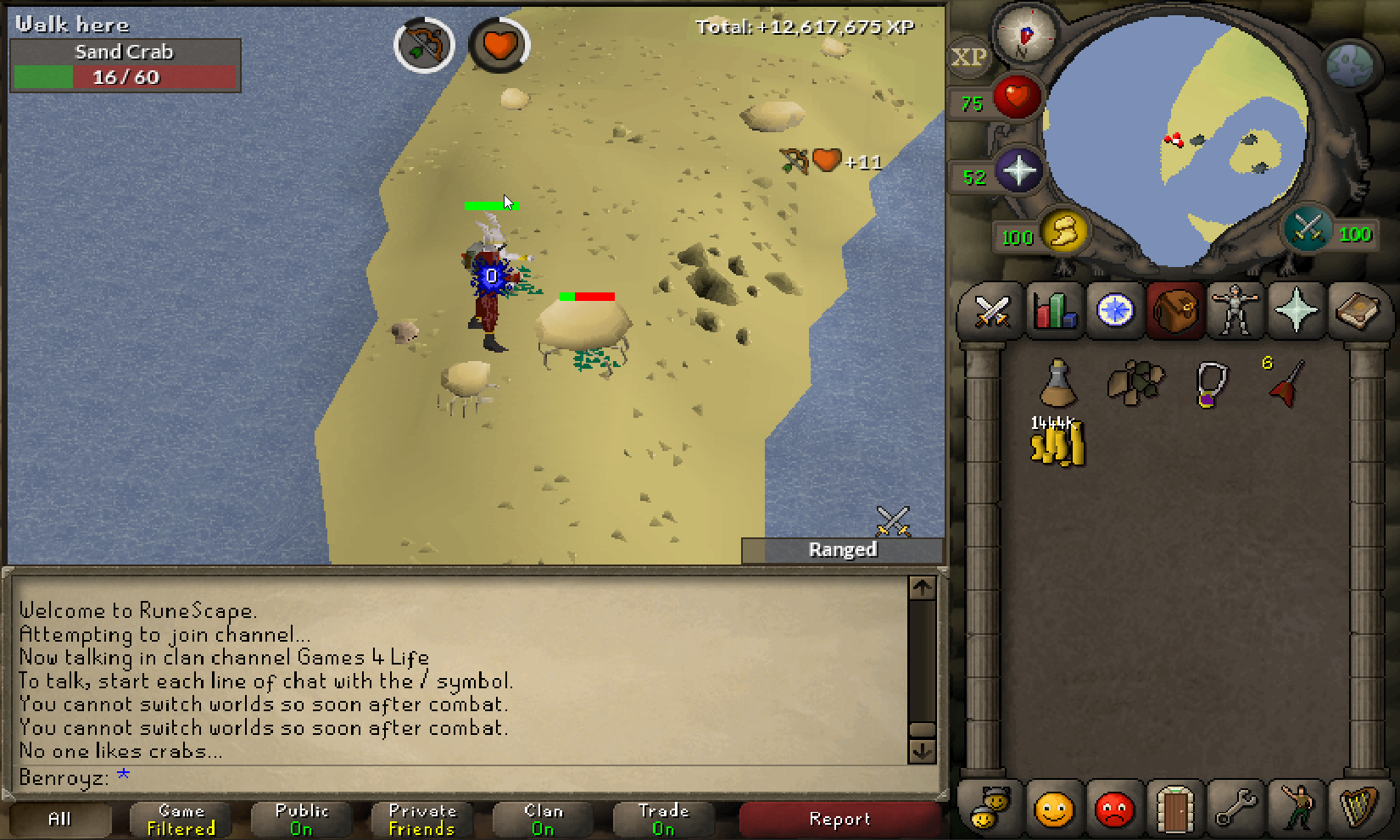This screenshot has width=1400, height=840.
Task: Switch to the Skills tab
Action: (1054, 311)
